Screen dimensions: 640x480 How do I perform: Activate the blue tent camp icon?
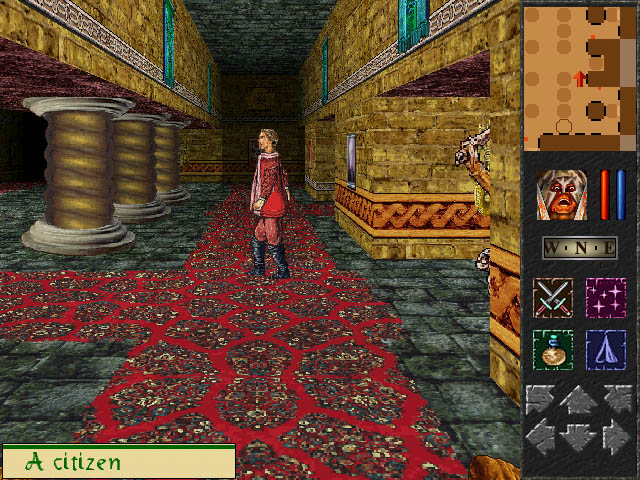(605, 350)
